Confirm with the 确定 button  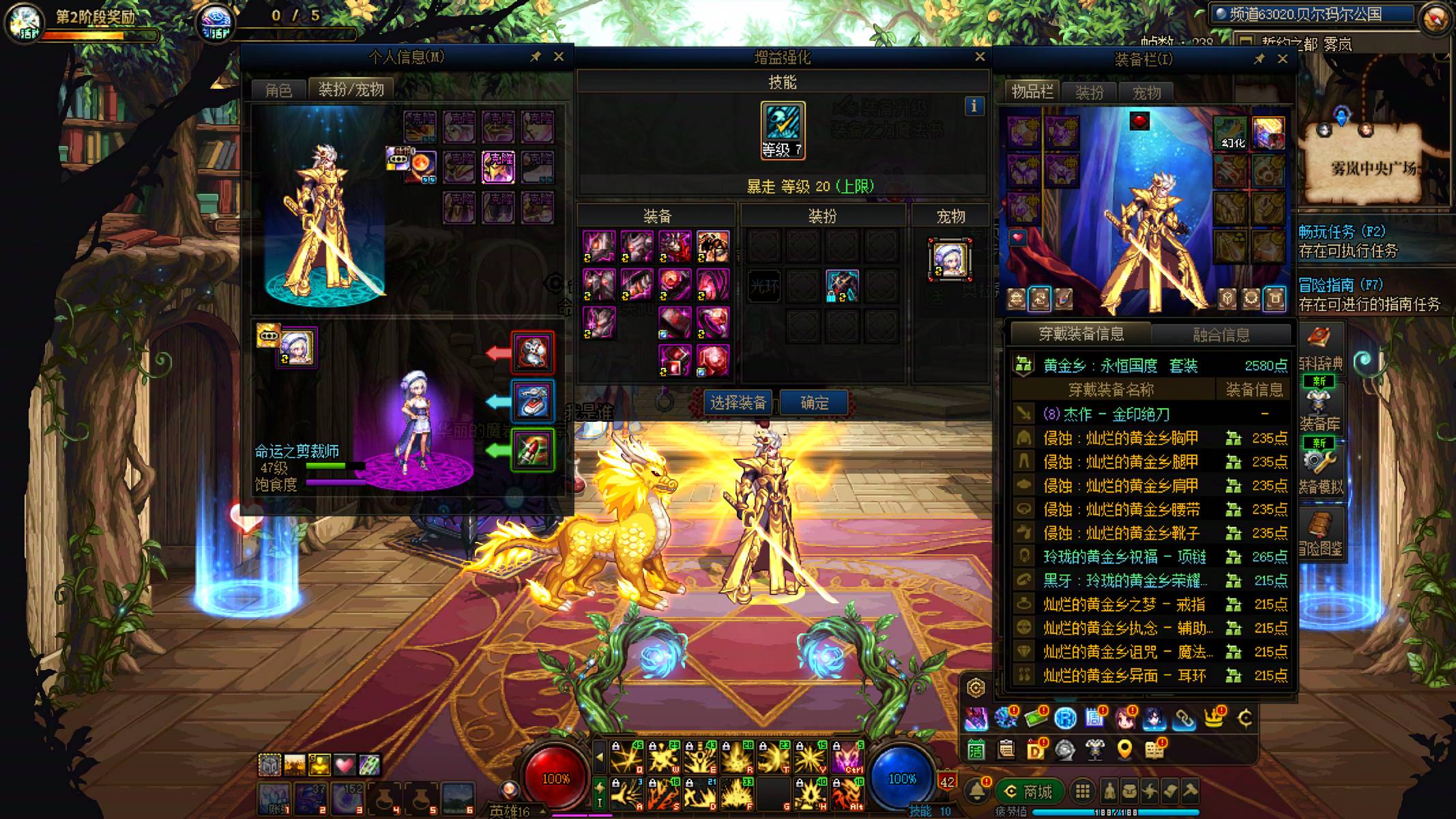[x=814, y=403]
